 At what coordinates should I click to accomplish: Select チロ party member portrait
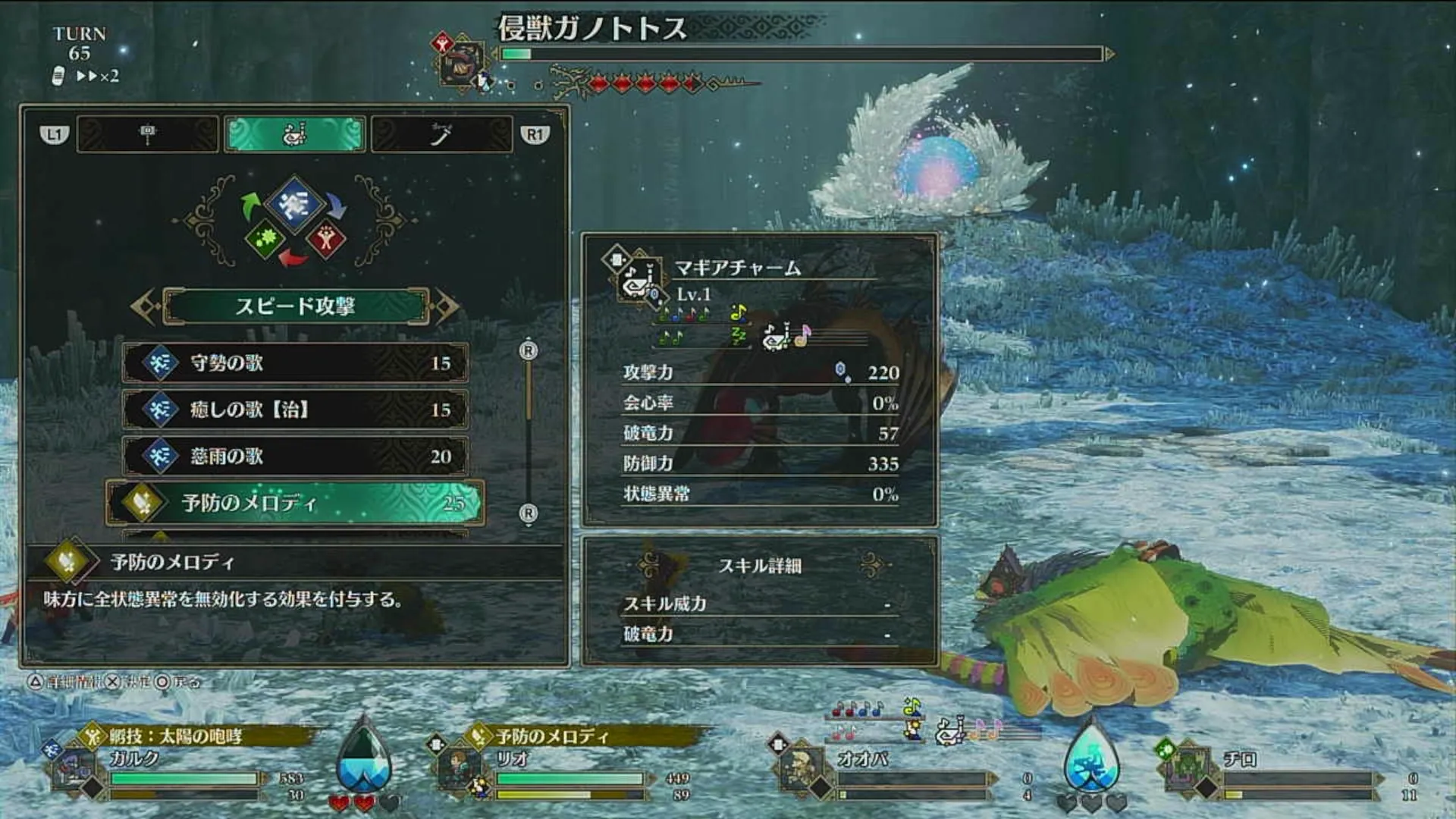(x=1187, y=770)
